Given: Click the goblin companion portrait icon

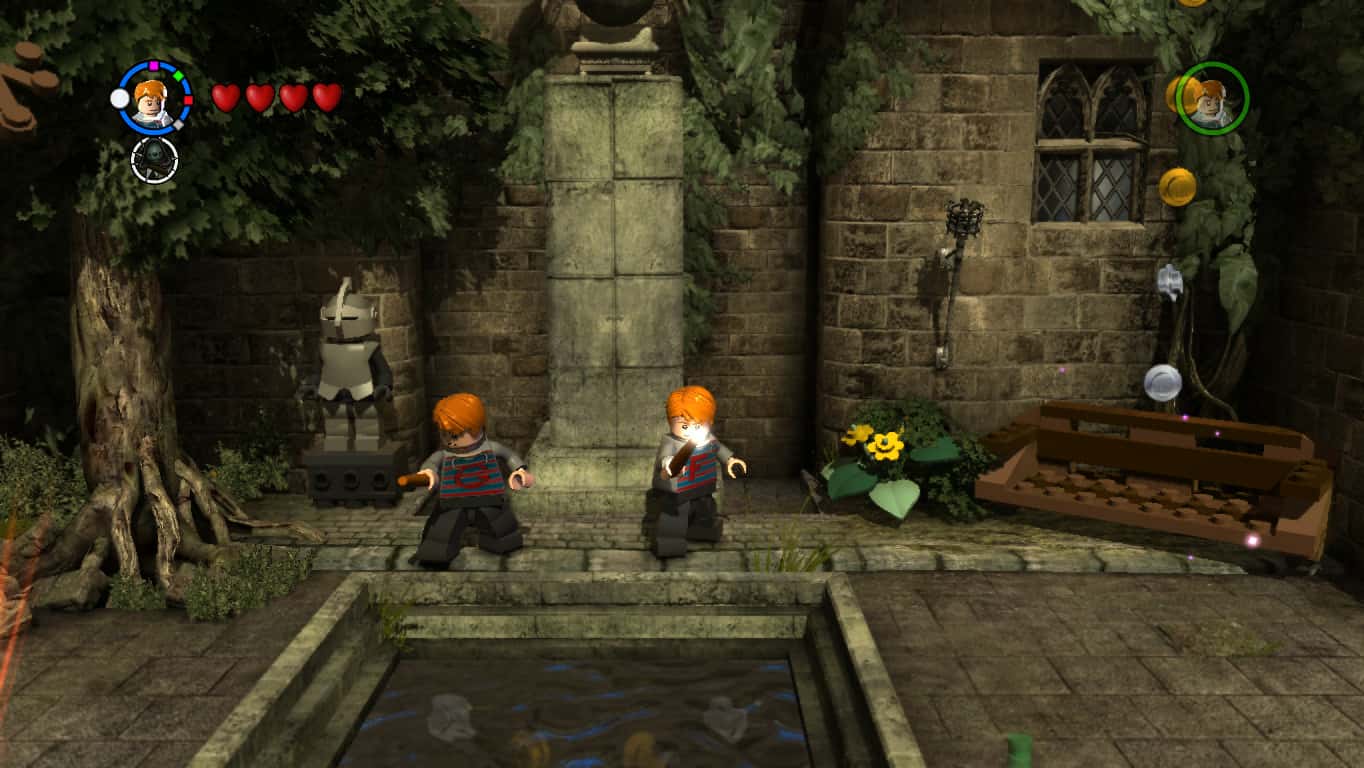Looking at the screenshot, I should pos(153,161).
